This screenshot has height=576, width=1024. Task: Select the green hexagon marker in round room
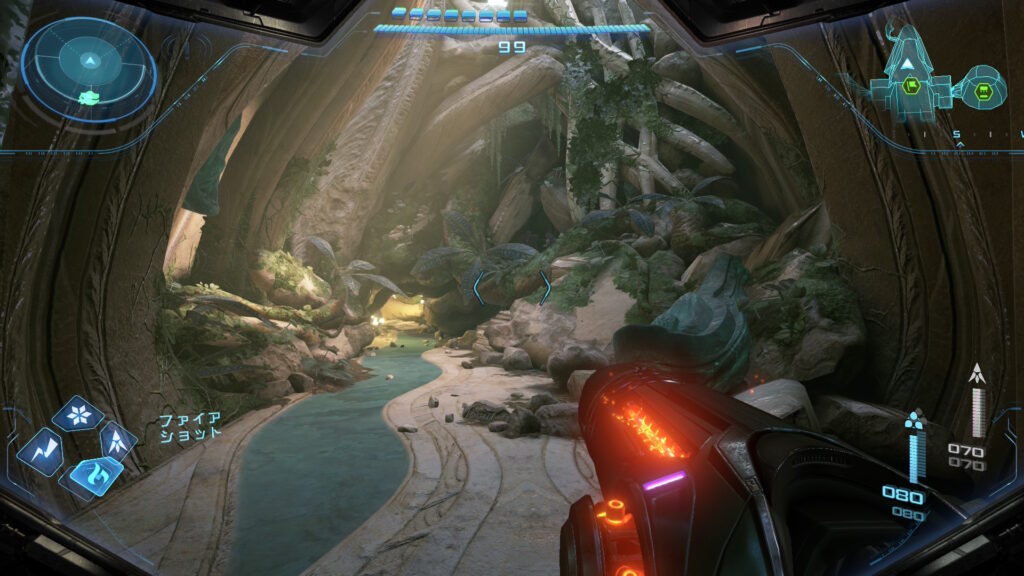983,93
